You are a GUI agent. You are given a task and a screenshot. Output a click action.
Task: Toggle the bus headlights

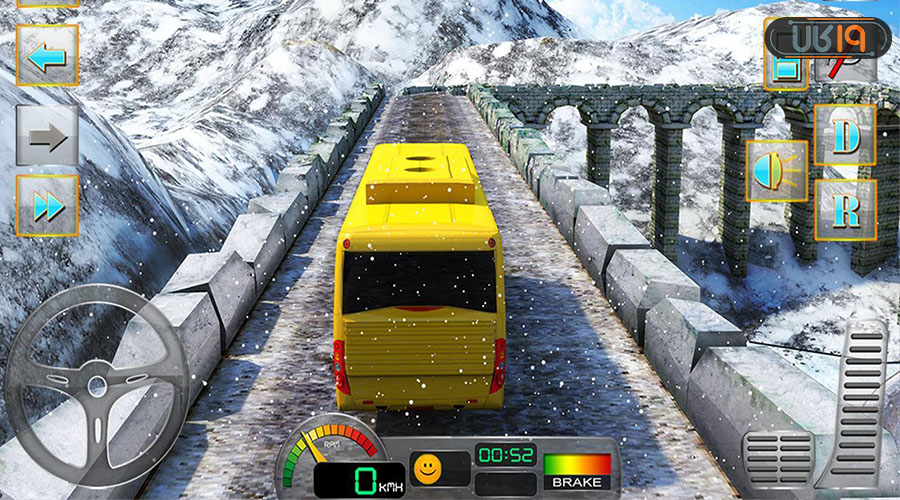777,172
